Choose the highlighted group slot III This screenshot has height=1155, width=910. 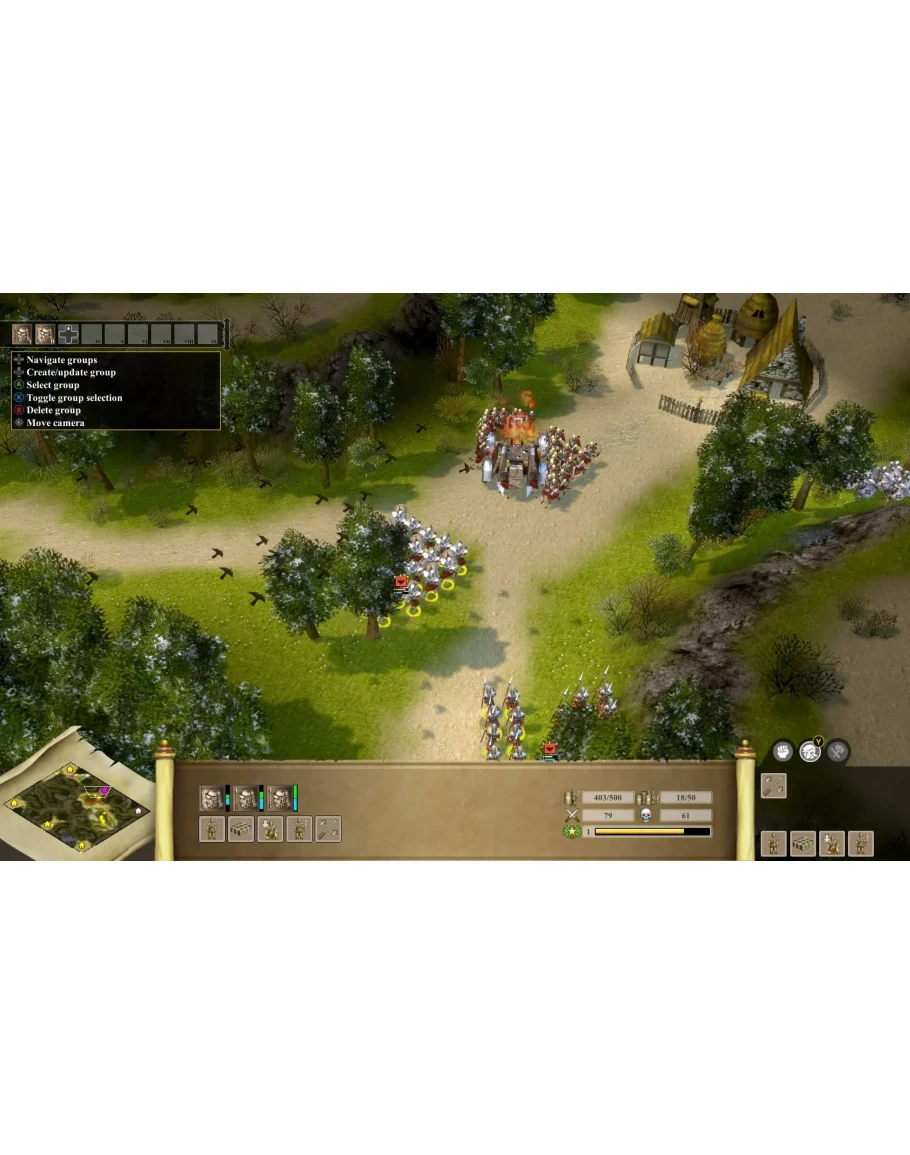pyautogui.click(x=68, y=334)
